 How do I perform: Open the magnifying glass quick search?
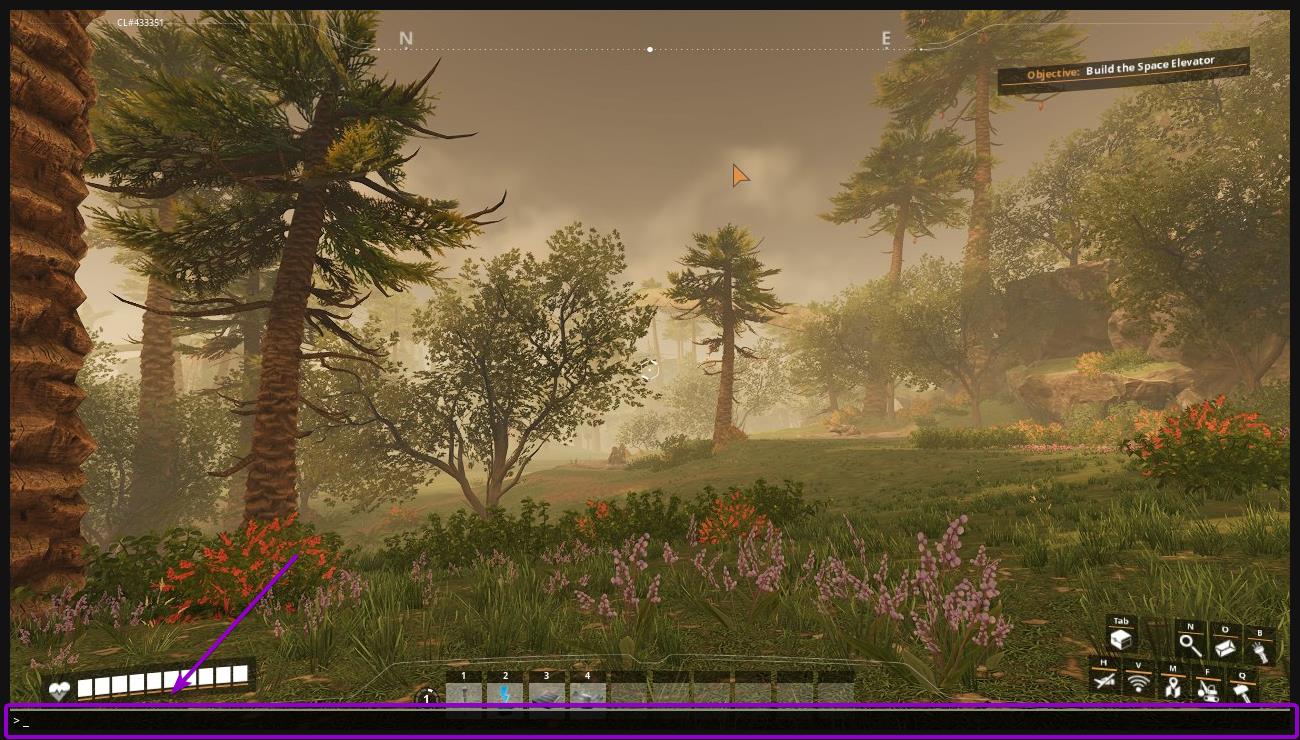pyautogui.click(x=1190, y=645)
